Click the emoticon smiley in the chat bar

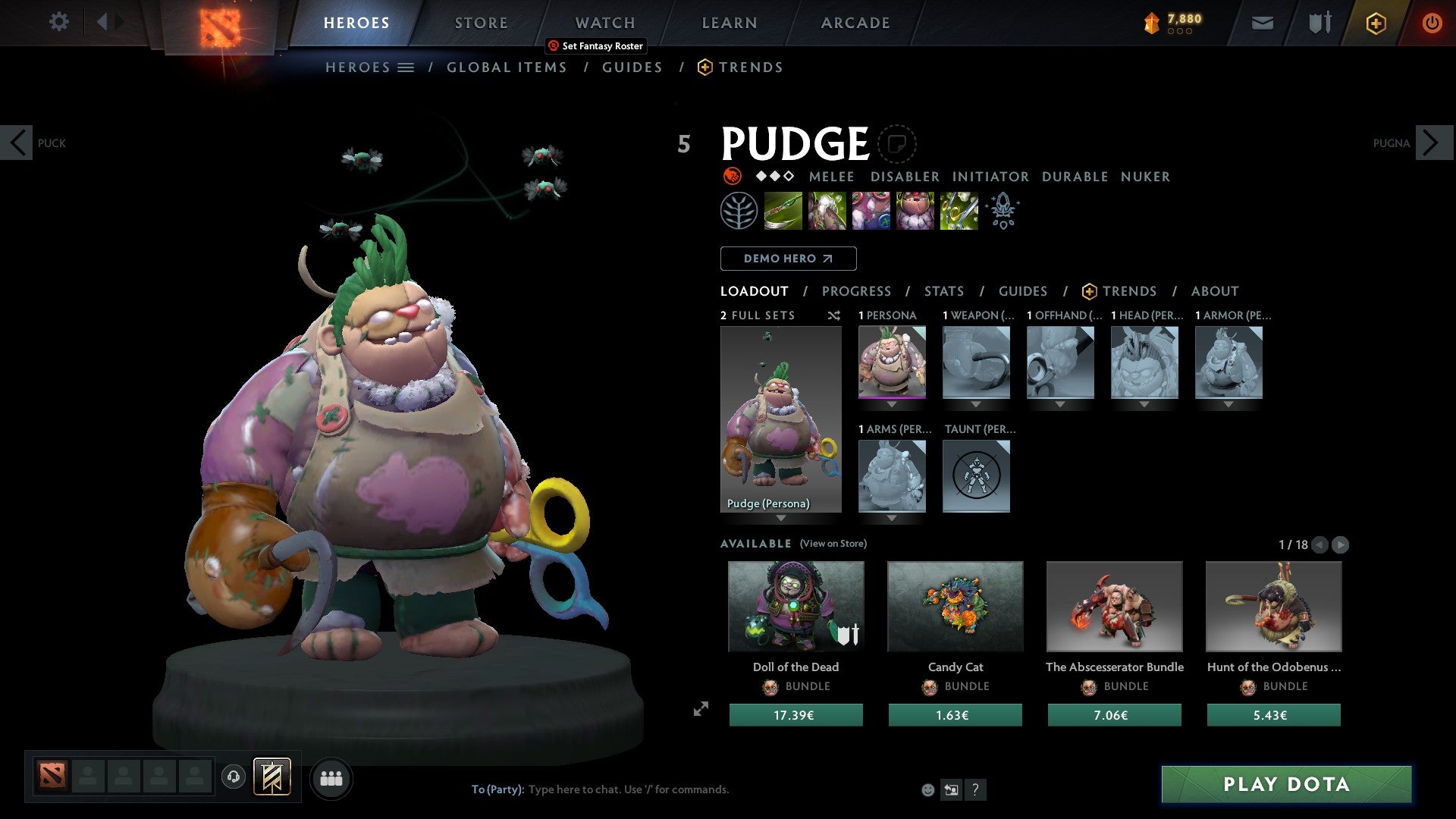coord(927,789)
